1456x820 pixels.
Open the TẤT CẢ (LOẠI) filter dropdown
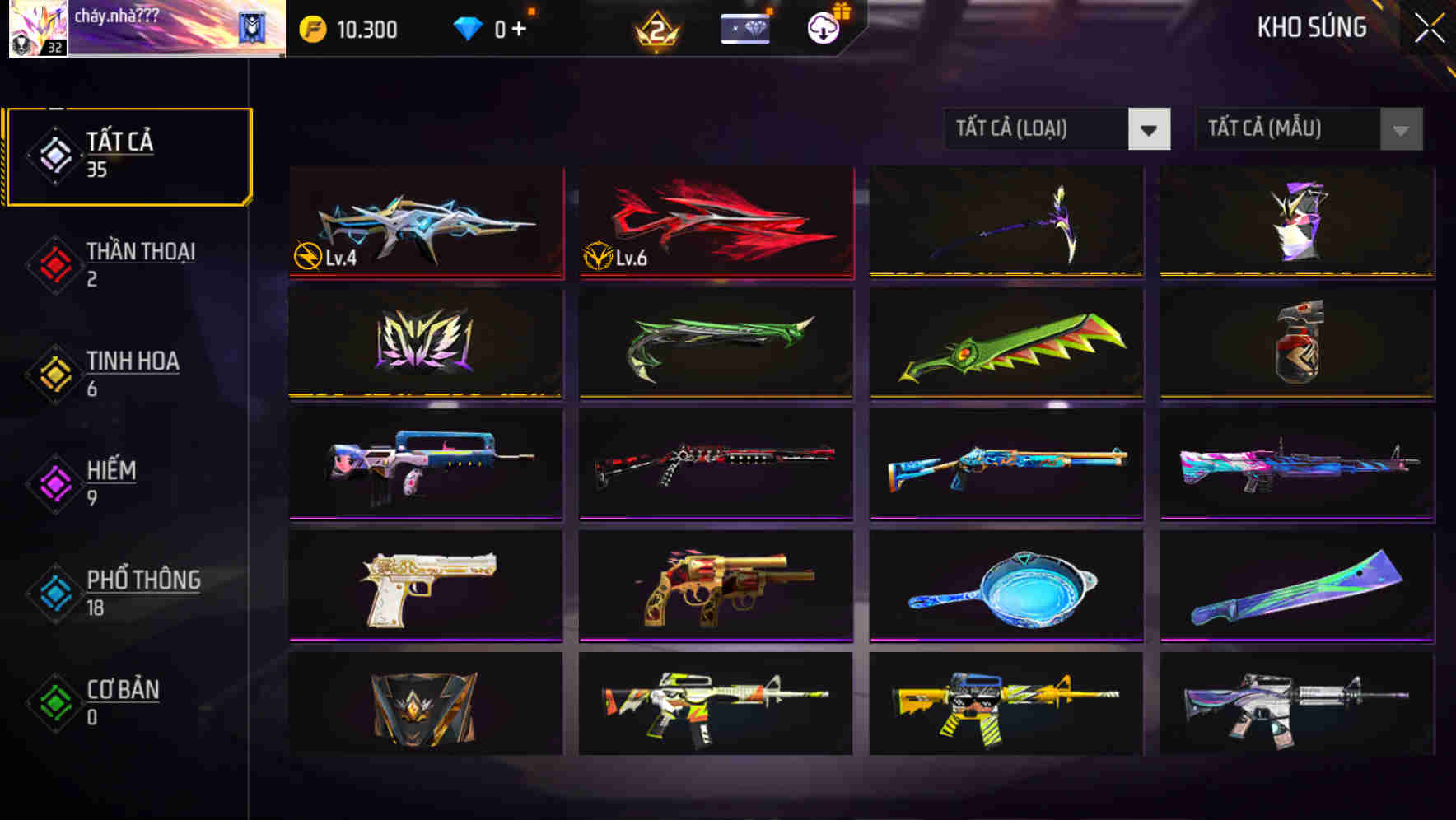(x=1057, y=129)
